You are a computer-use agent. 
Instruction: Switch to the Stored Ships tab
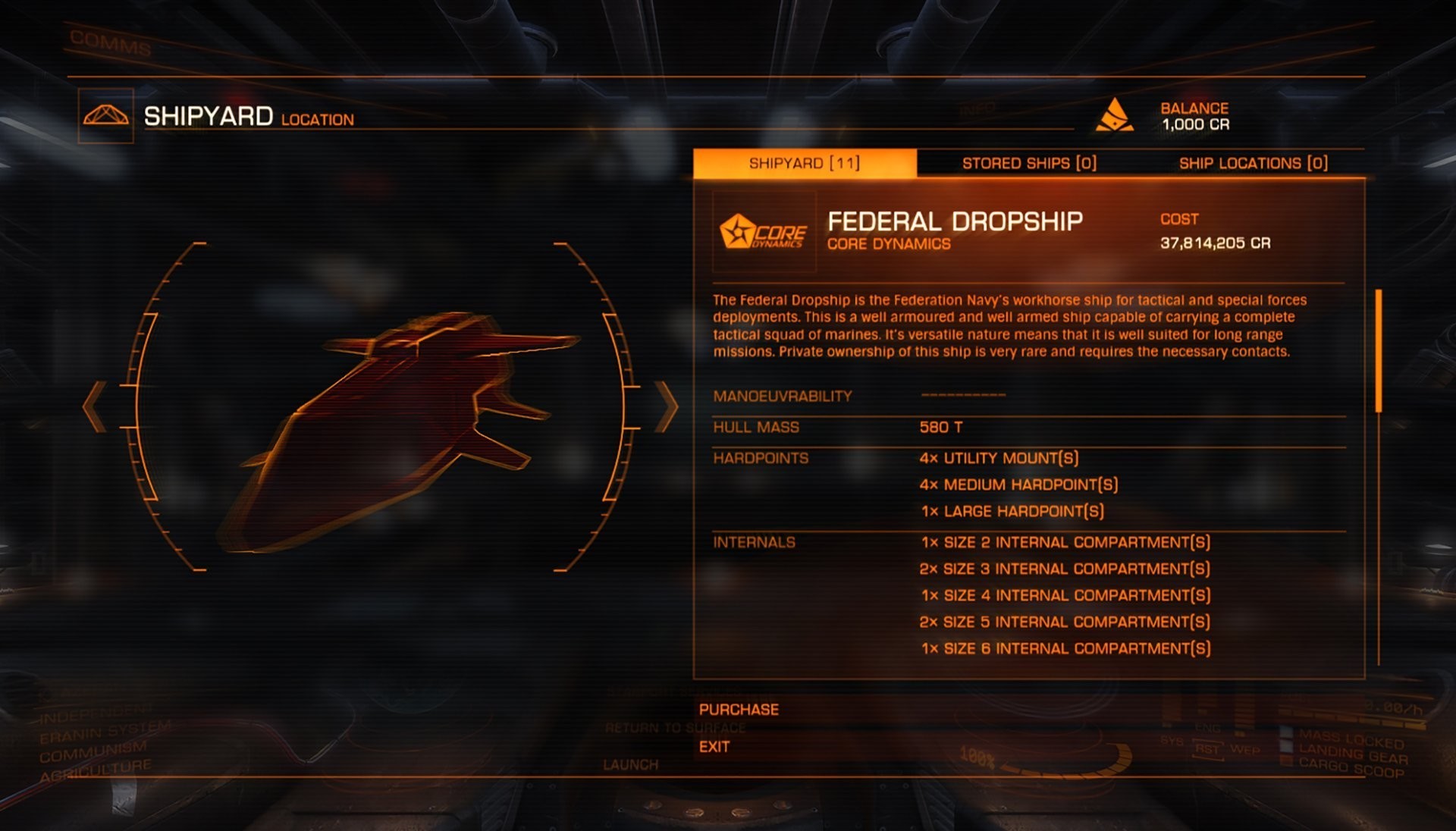pos(1031,163)
